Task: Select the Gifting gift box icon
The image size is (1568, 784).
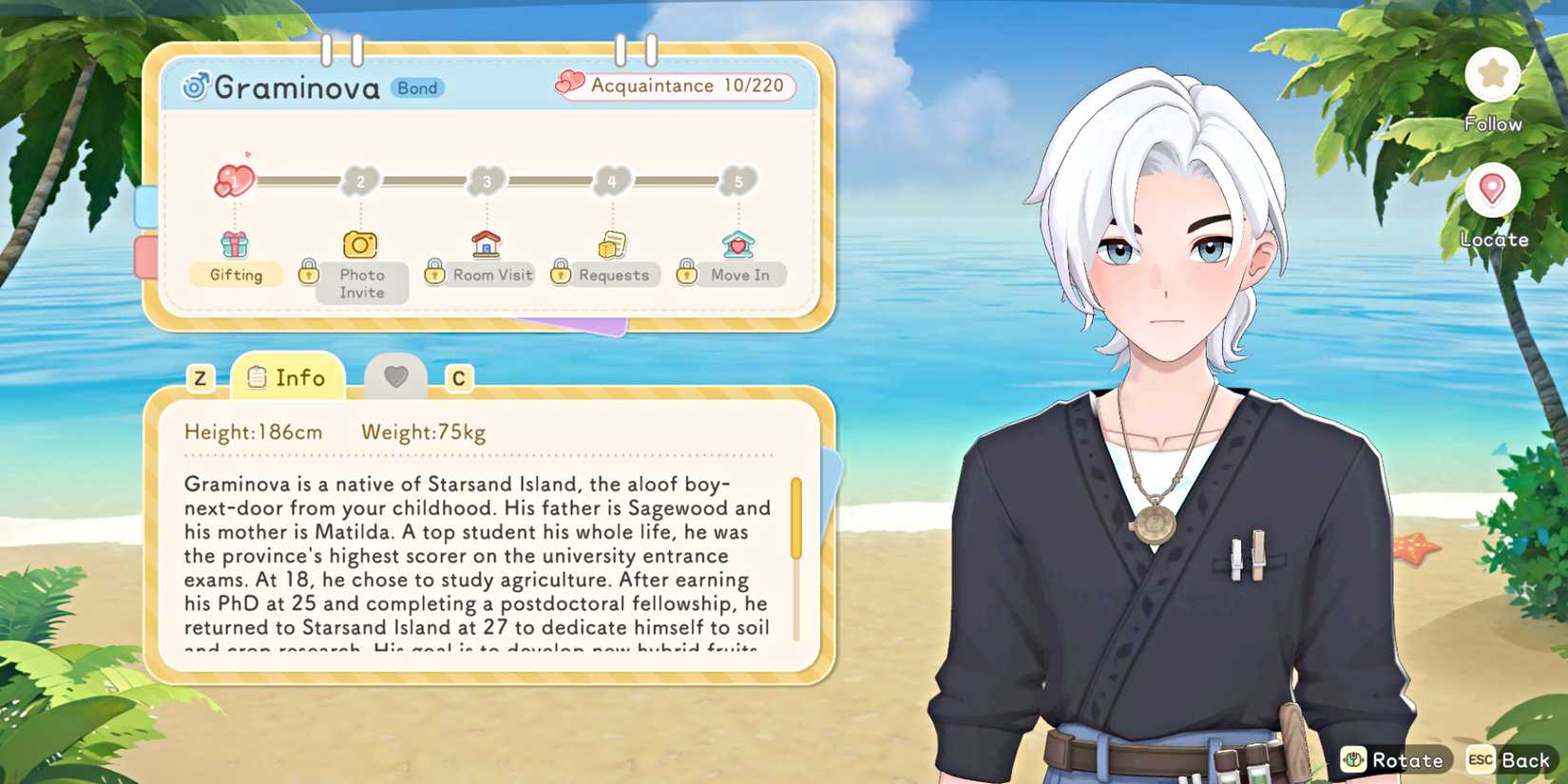Action: (x=235, y=245)
